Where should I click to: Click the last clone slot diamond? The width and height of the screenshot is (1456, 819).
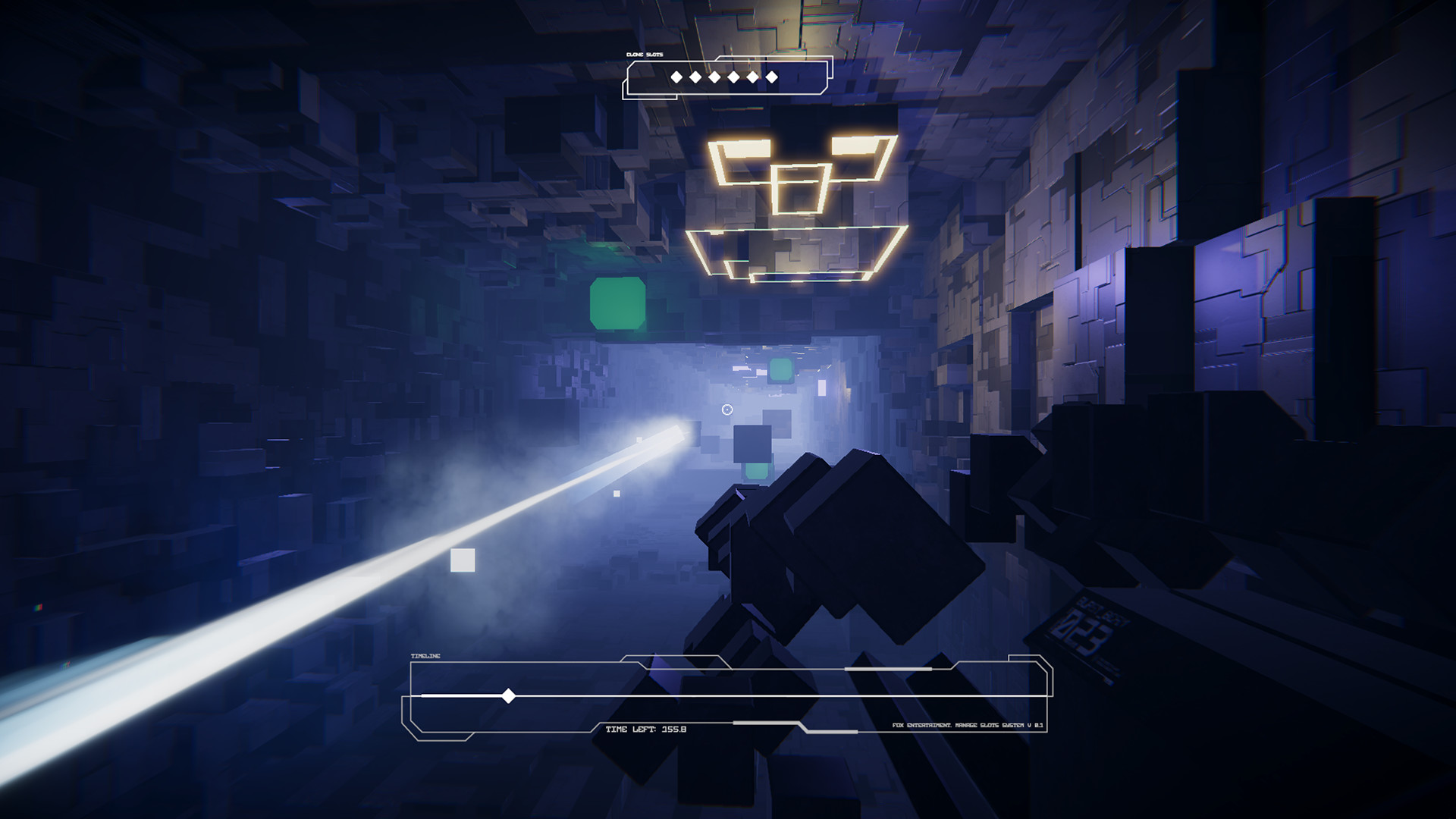[x=771, y=77]
